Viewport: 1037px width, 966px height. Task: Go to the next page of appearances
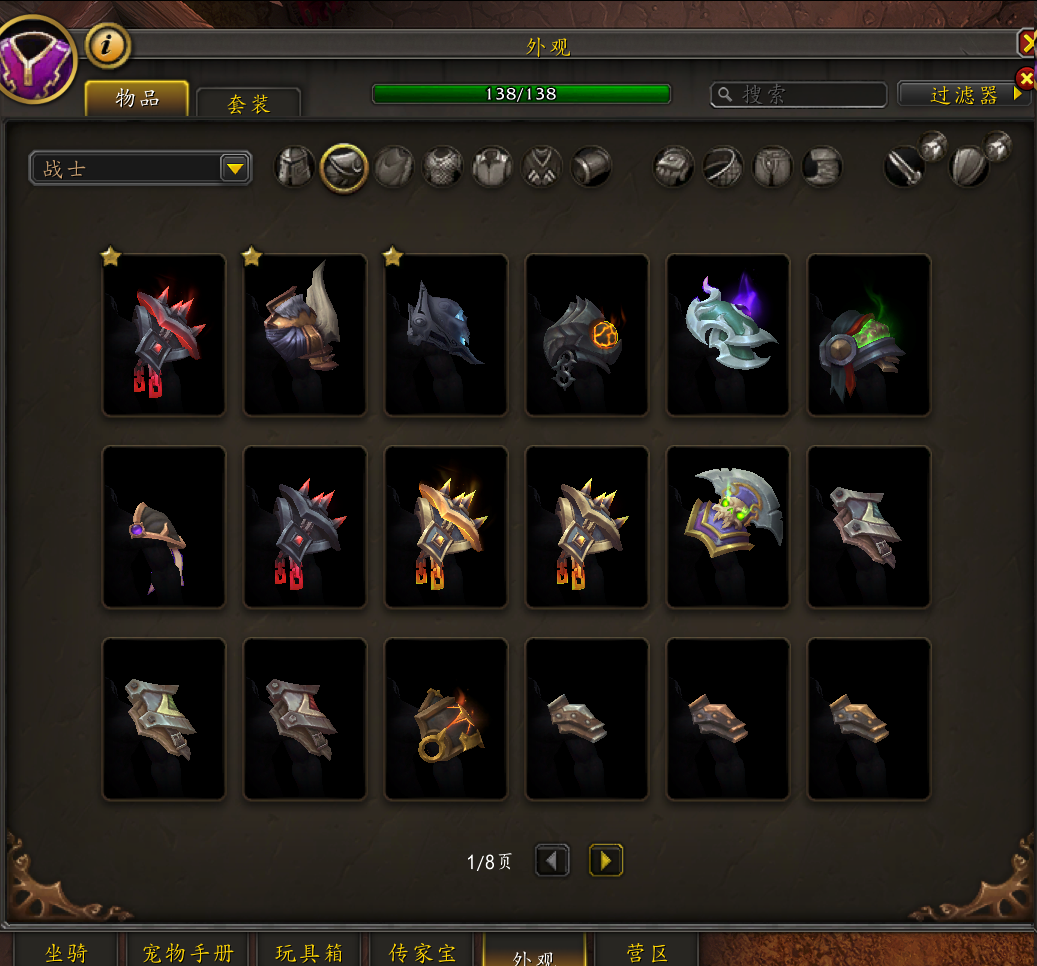tap(606, 860)
